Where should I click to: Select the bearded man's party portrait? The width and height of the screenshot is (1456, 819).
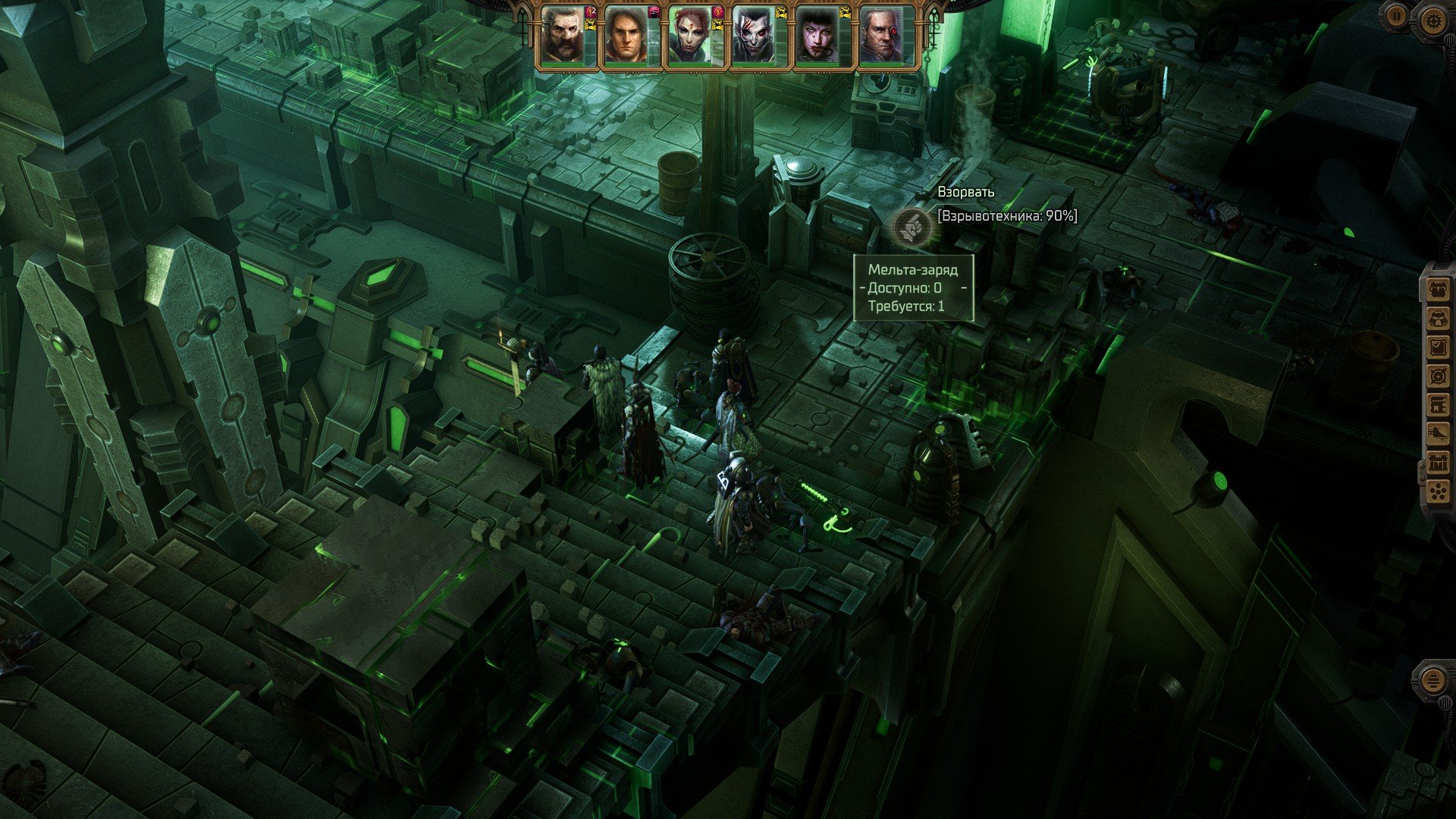pos(563,36)
